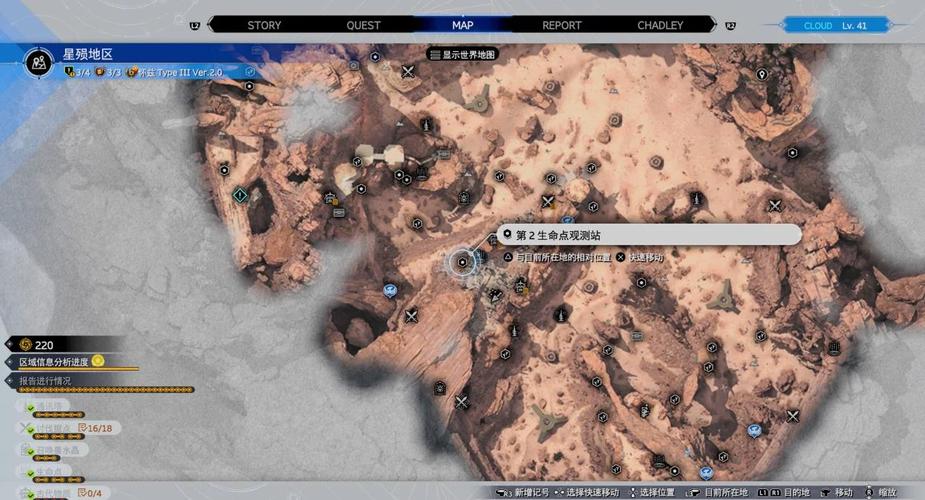Show the world map (显示世界地图)
This screenshot has width=925, height=500.
[462, 54]
